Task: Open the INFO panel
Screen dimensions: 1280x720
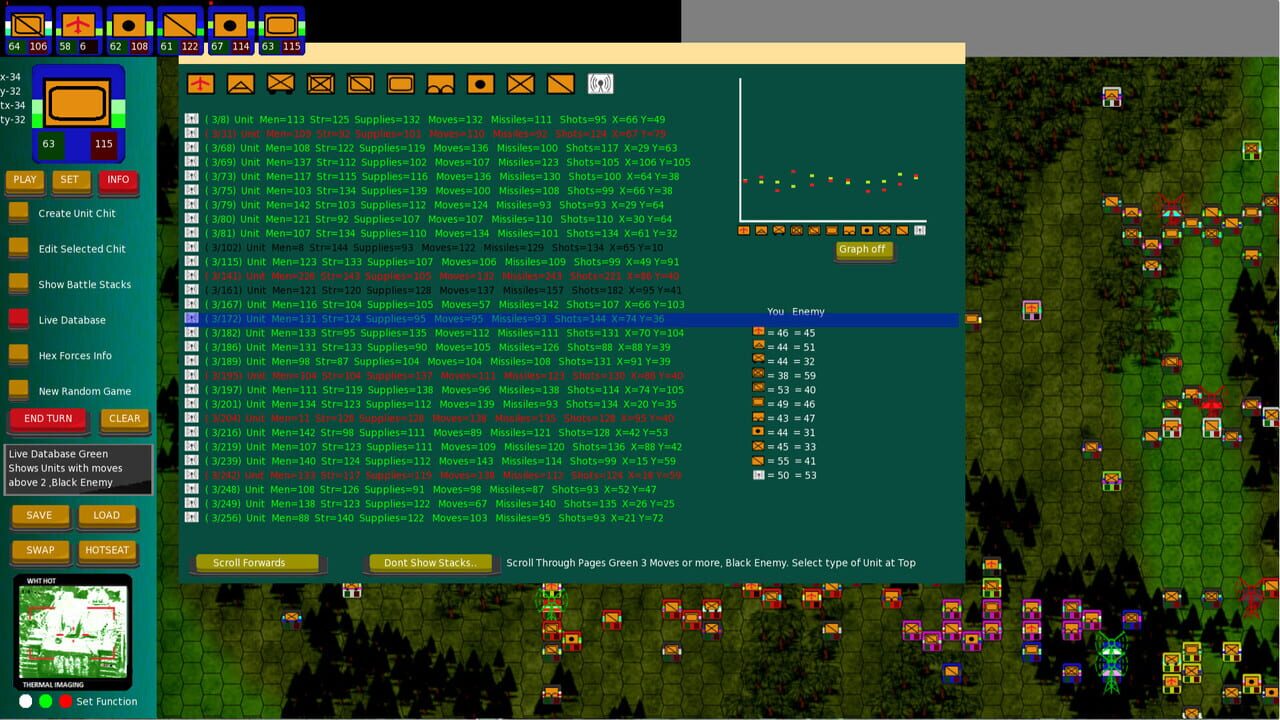Action: [118, 180]
